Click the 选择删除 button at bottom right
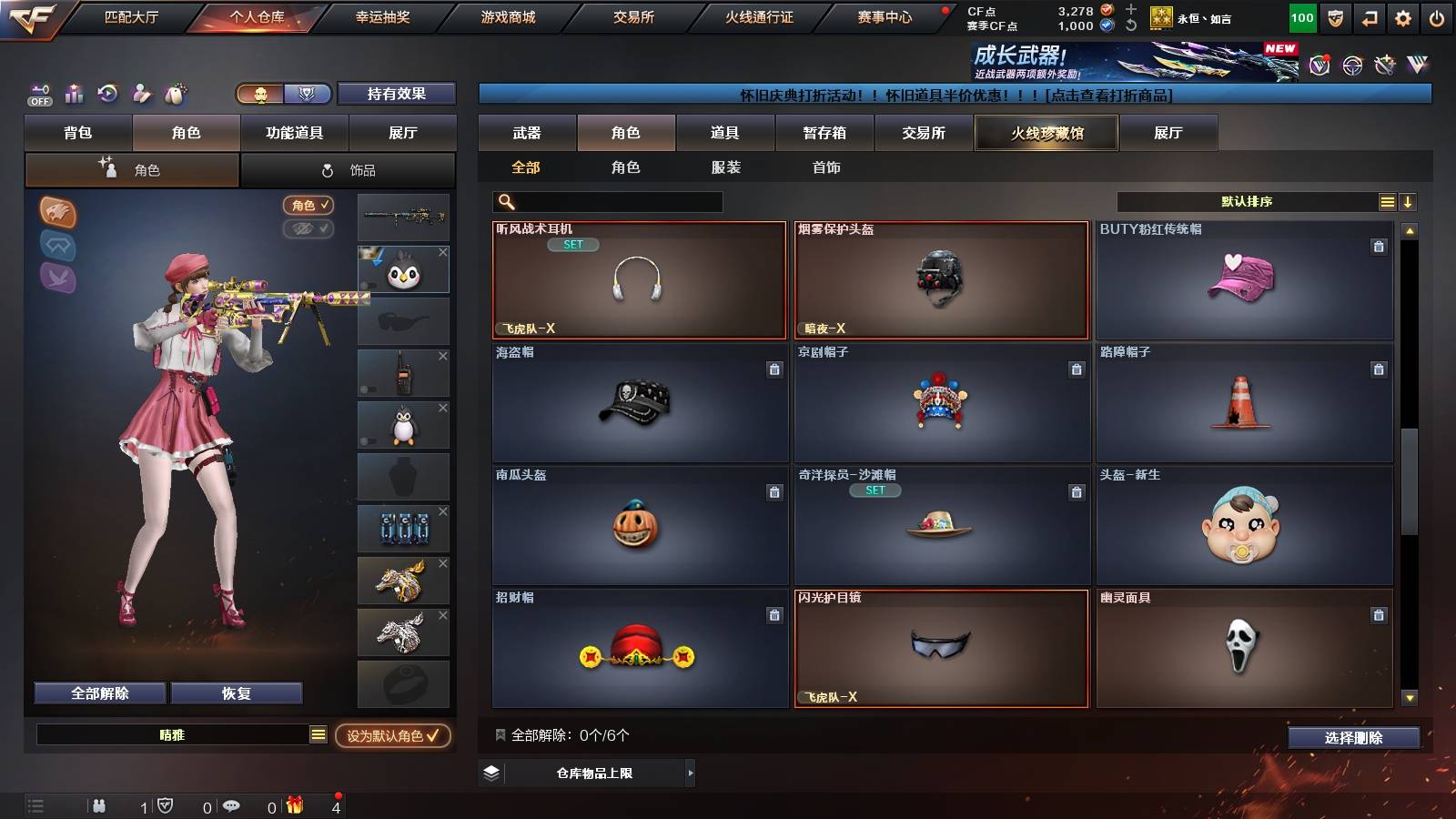This screenshot has height=819, width=1456. (x=1353, y=738)
